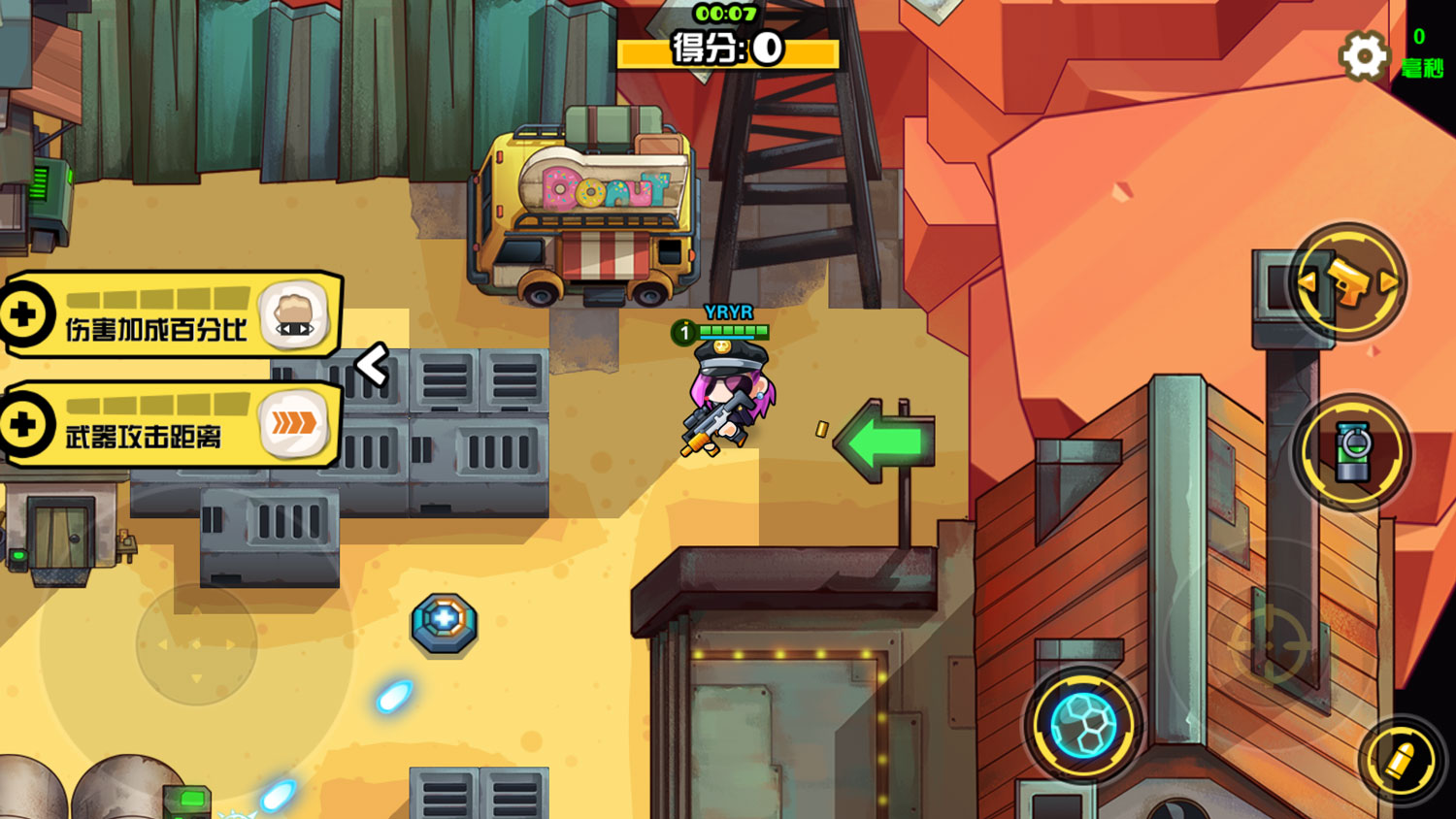This screenshot has height=819, width=1456.
Task: Activate the blue hexagon shield skill
Action: point(1083,725)
